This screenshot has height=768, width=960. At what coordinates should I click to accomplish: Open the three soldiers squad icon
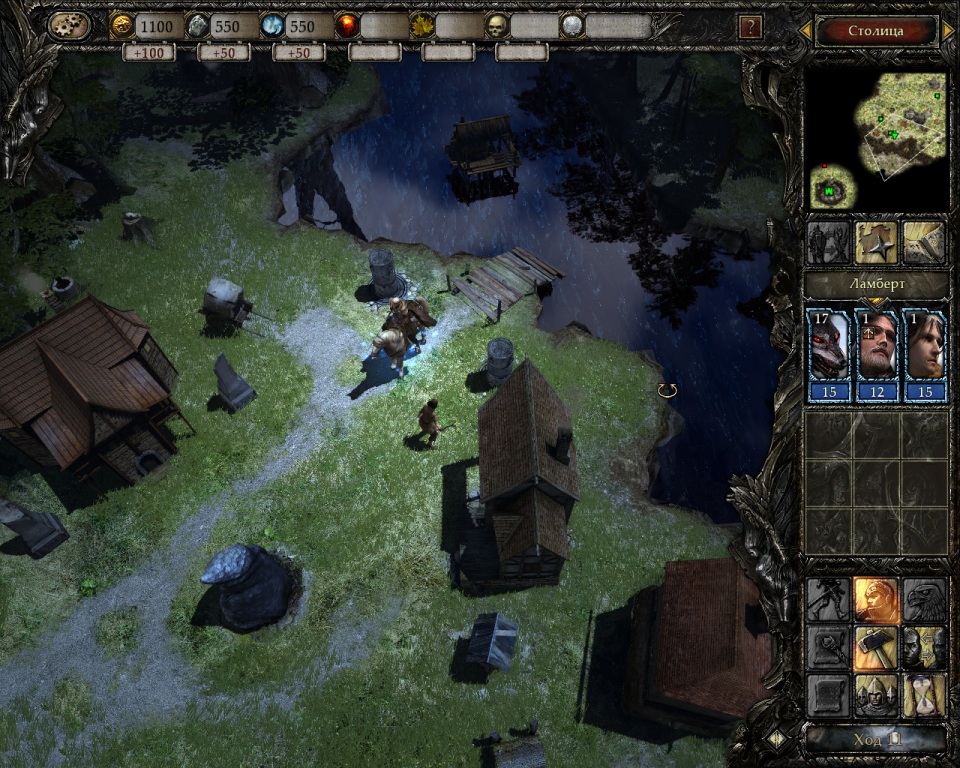tap(876, 695)
